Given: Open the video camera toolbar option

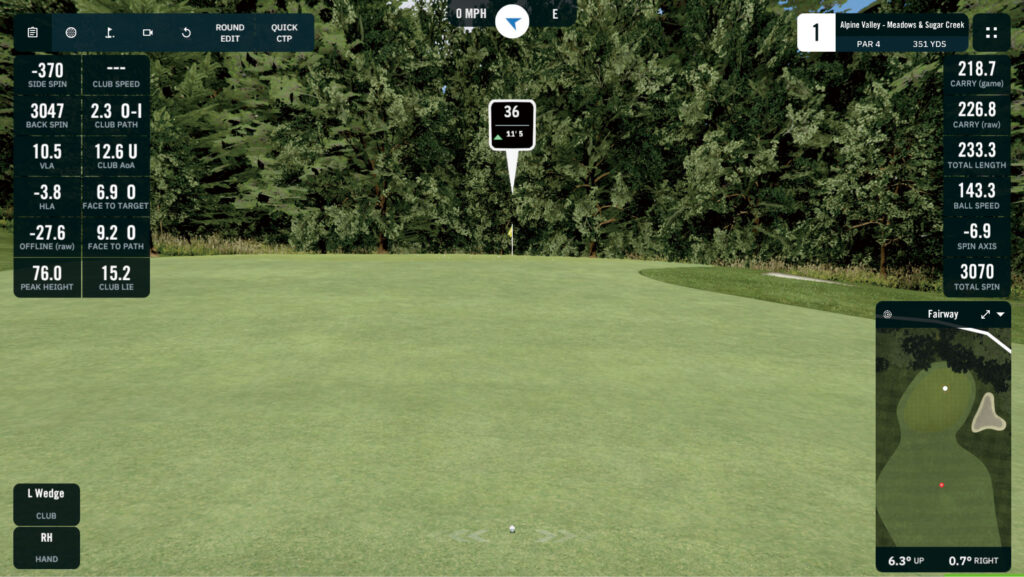Looking at the screenshot, I should click(148, 32).
